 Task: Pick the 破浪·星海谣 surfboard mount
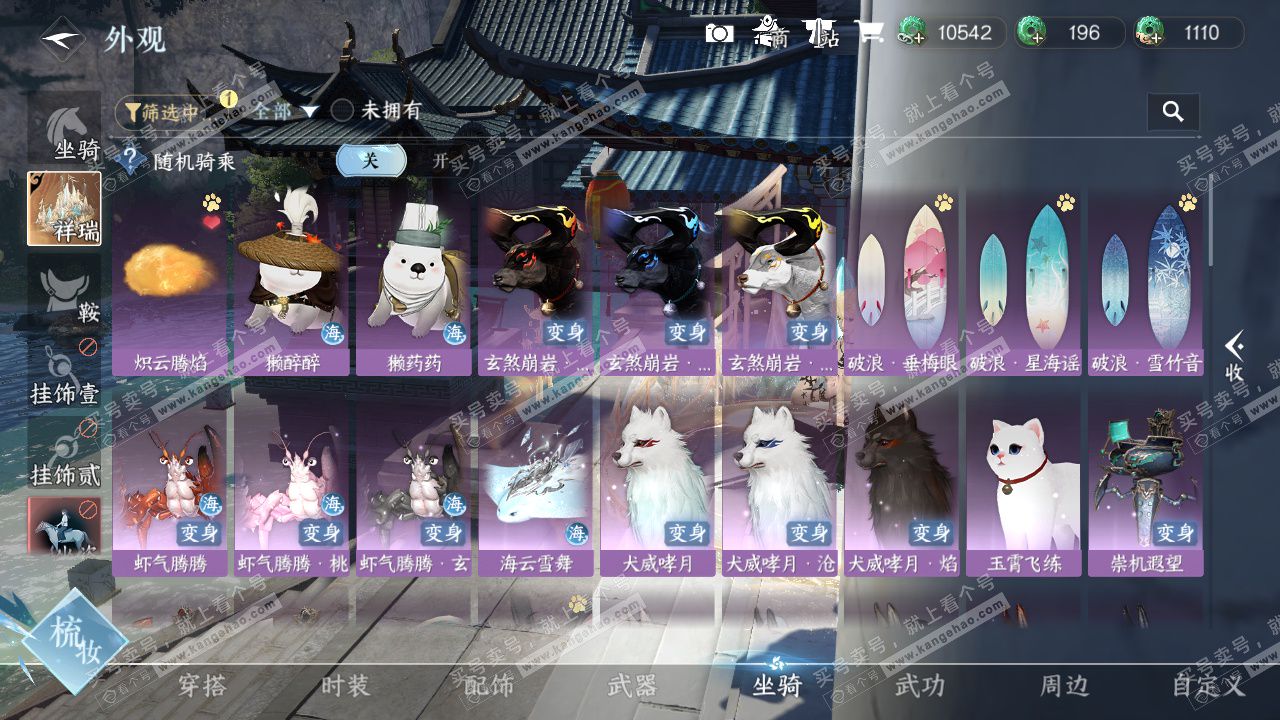[x=1025, y=284]
